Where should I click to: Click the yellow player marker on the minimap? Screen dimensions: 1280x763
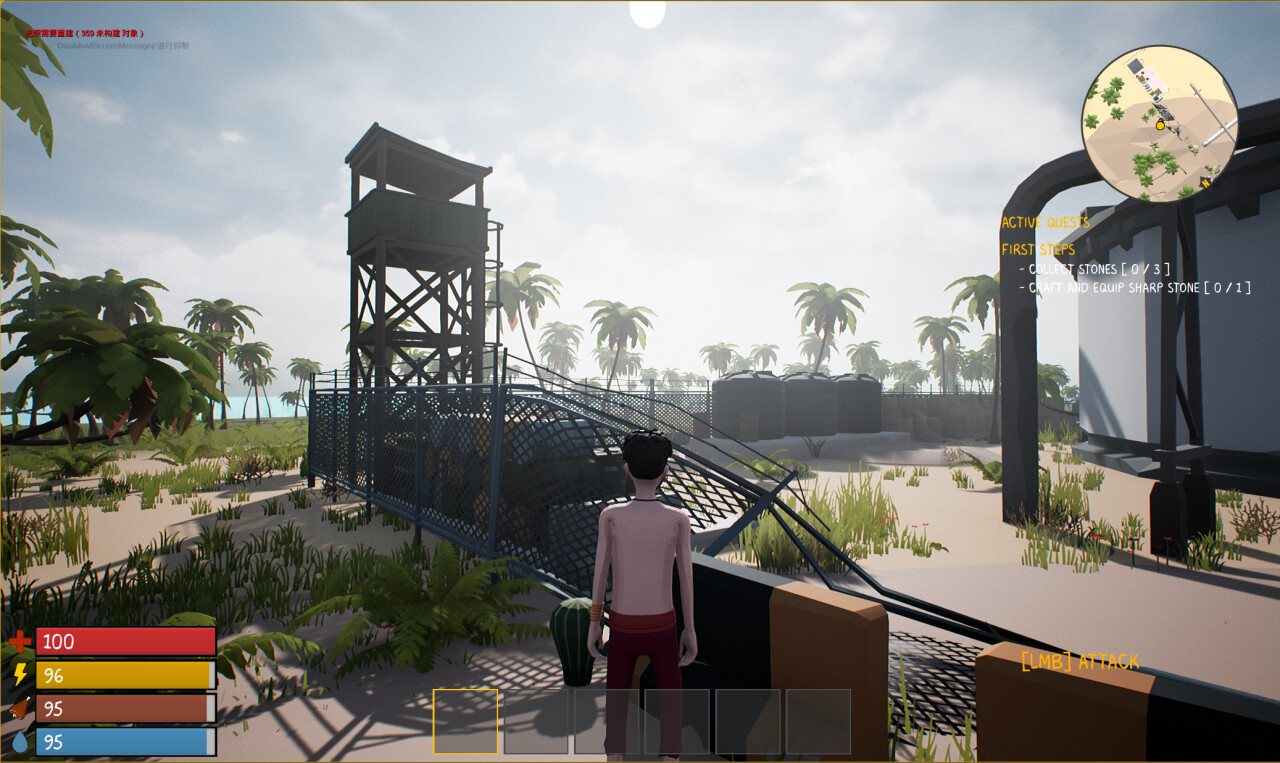[1160, 125]
